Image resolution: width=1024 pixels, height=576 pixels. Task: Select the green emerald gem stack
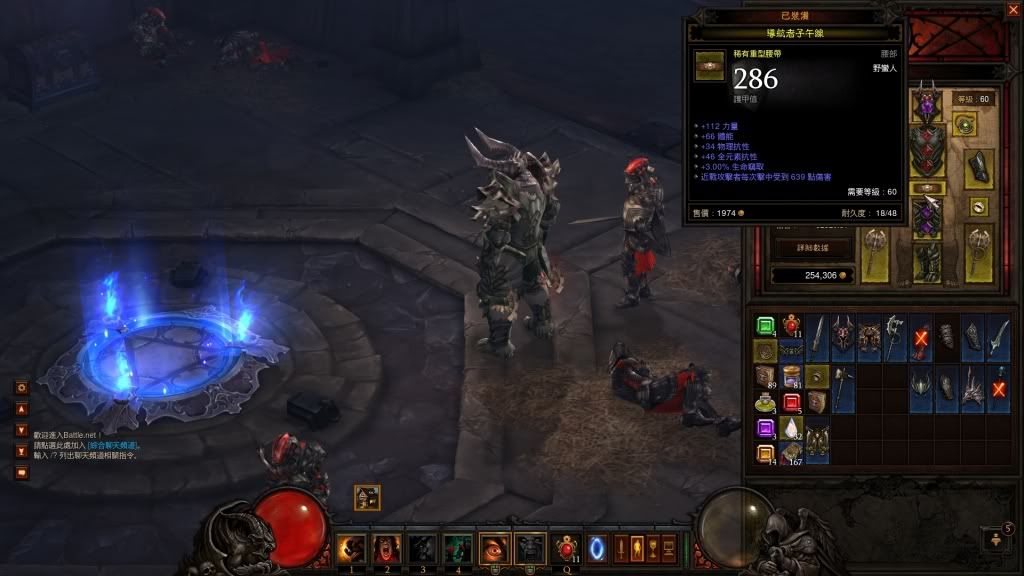(765, 326)
